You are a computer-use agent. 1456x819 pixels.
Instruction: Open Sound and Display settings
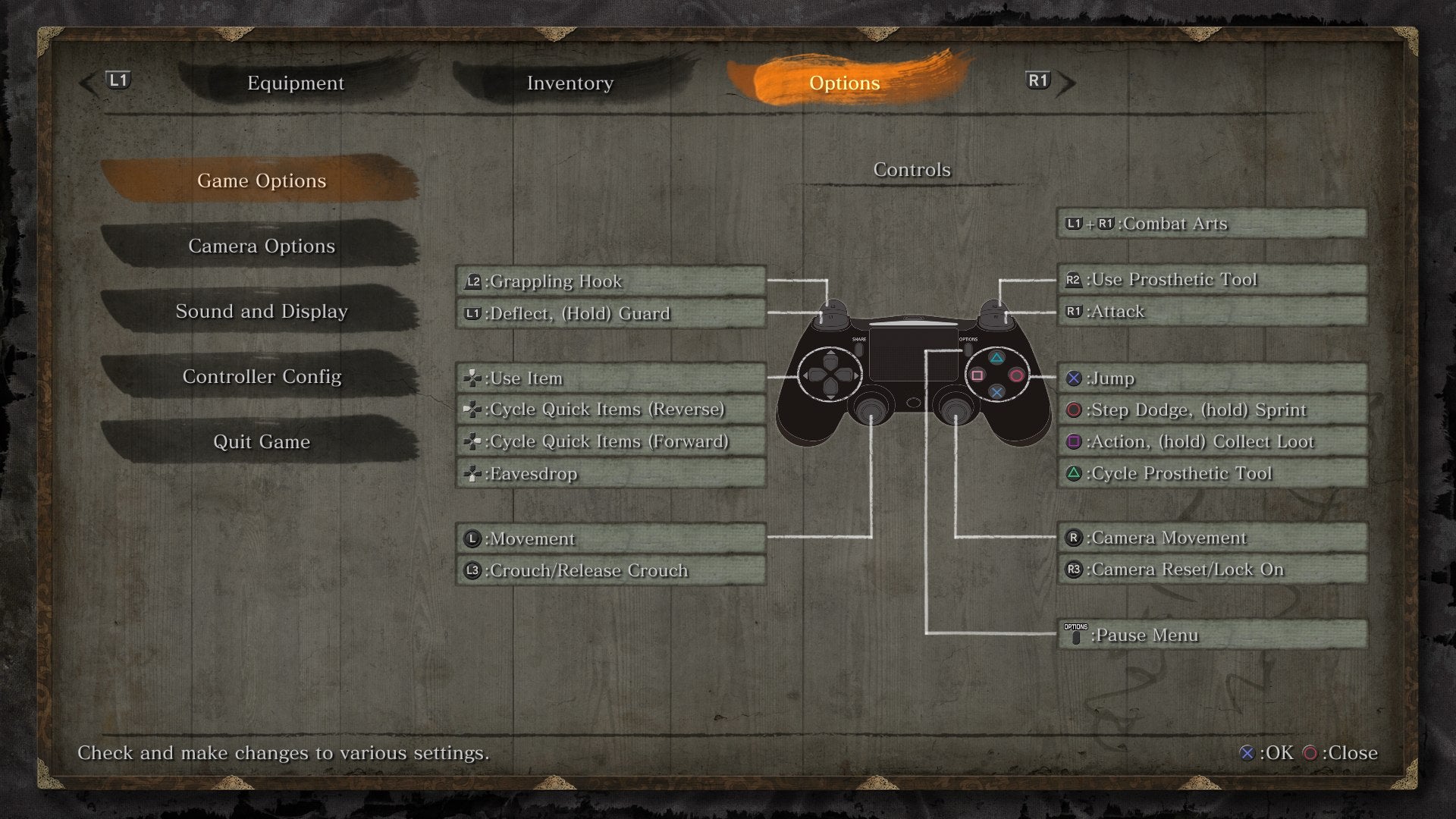coord(262,311)
